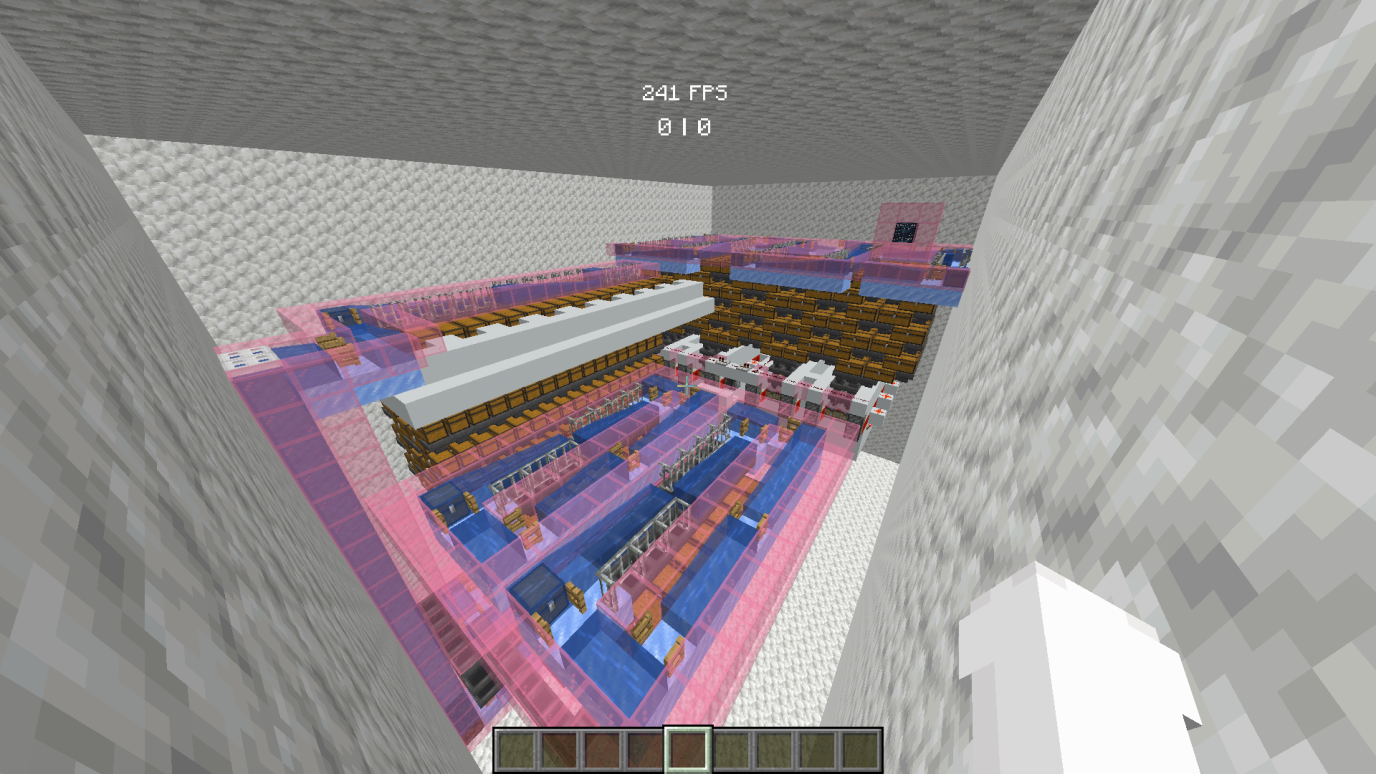Viewport: 1376px width, 774px height.
Task: Select the fifth hotbar slot
Action: tap(690, 750)
